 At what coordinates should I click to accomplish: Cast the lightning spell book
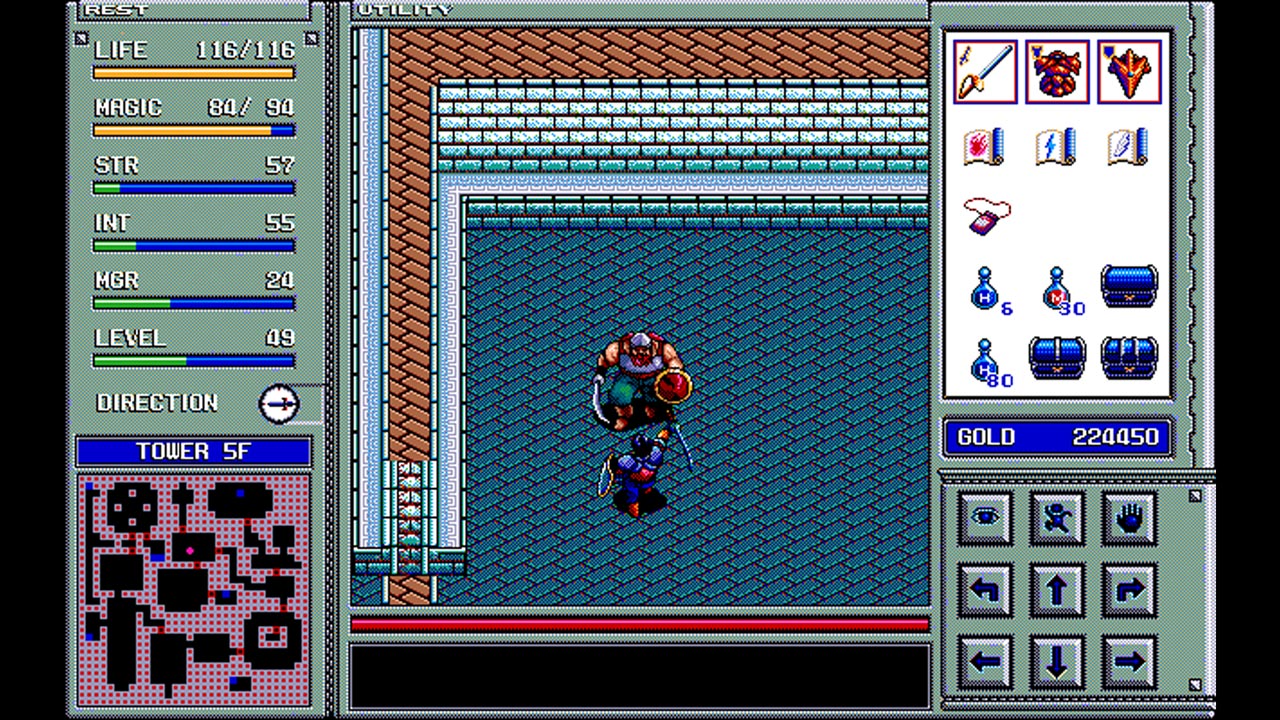[x=1056, y=146]
